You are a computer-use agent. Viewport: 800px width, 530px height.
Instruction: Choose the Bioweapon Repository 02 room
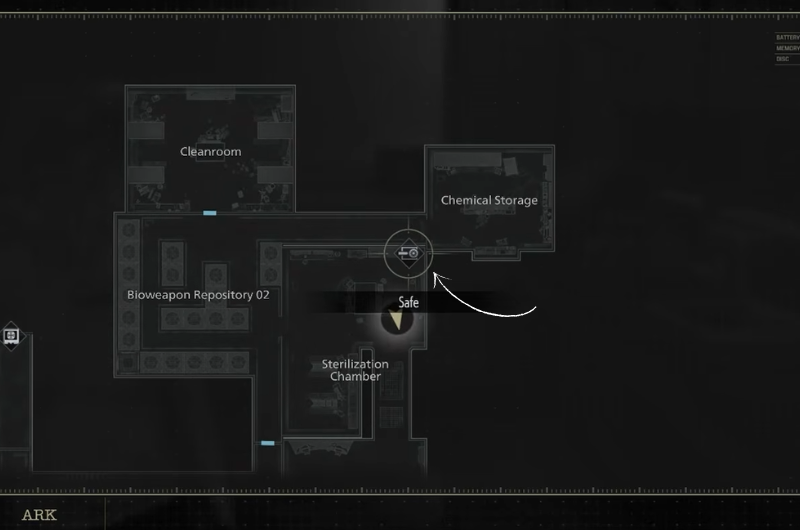(198, 295)
